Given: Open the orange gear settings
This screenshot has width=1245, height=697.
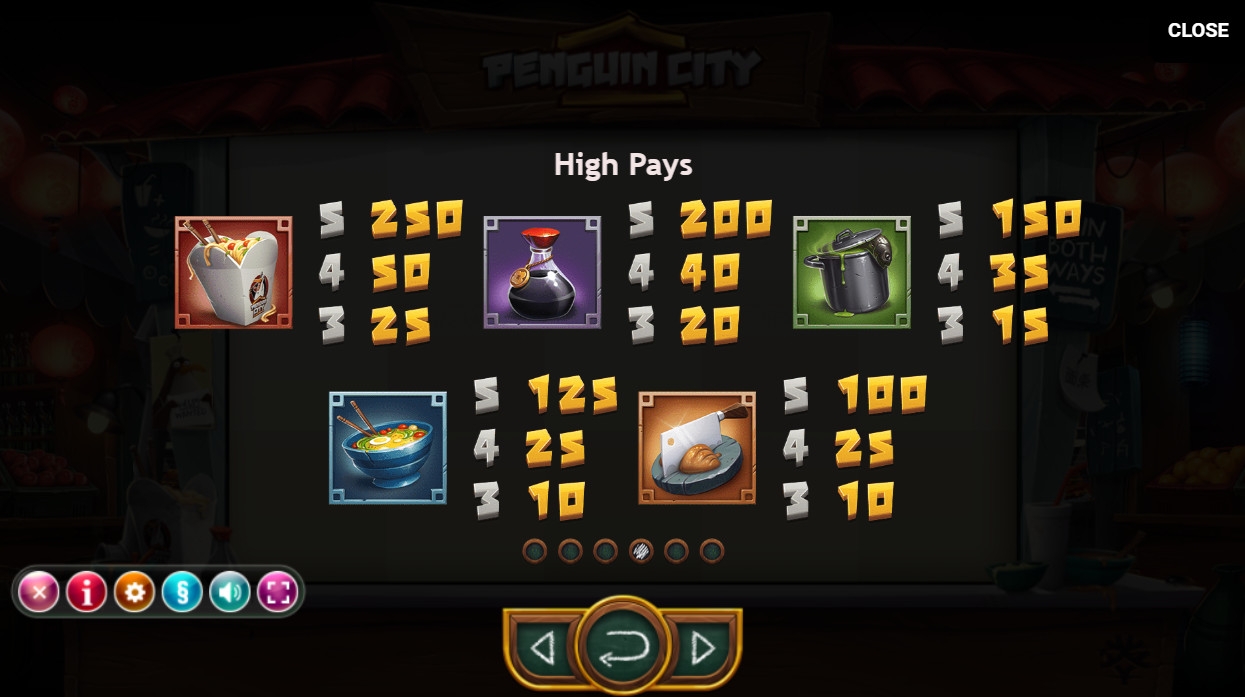Looking at the screenshot, I should [134, 593].
